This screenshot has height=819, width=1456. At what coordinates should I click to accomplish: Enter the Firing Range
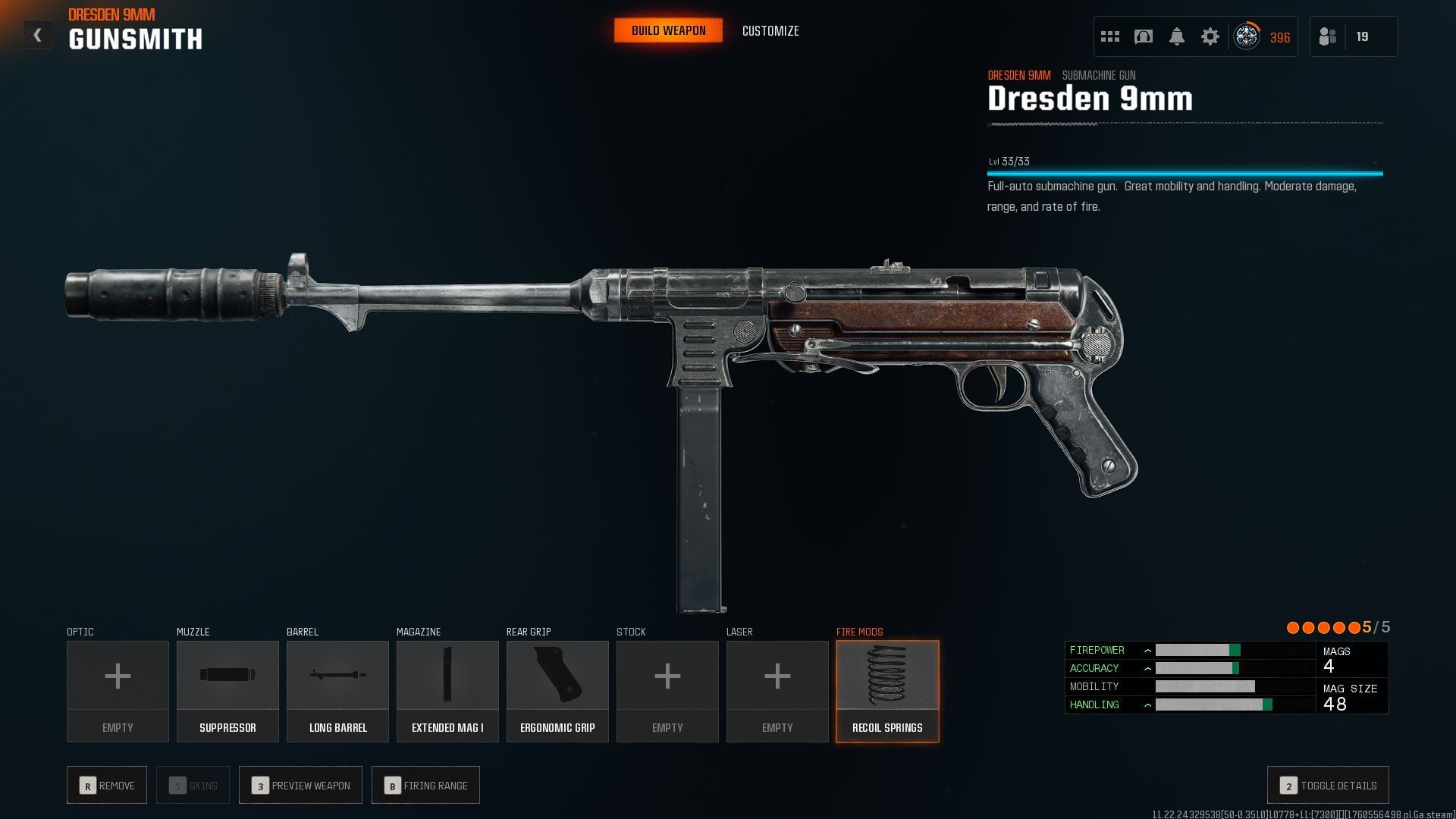(x=425, y=786)
